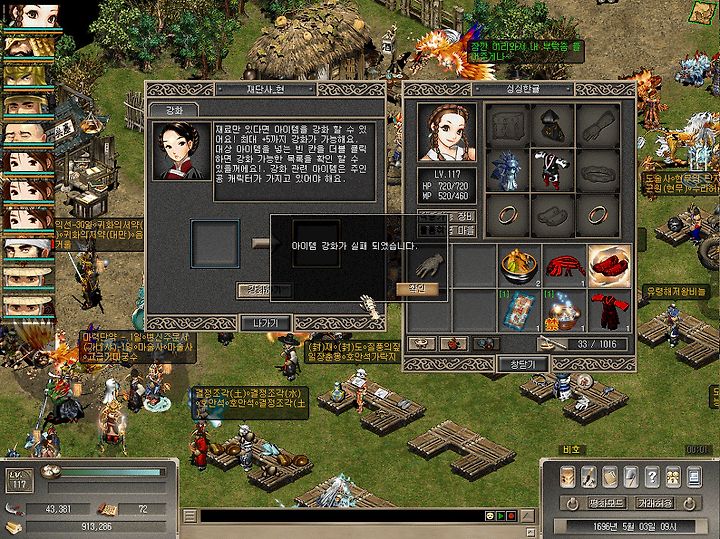Screen dimensions: 720x539
Task: Select the red gloves inventory item
Action: (563, 265)
